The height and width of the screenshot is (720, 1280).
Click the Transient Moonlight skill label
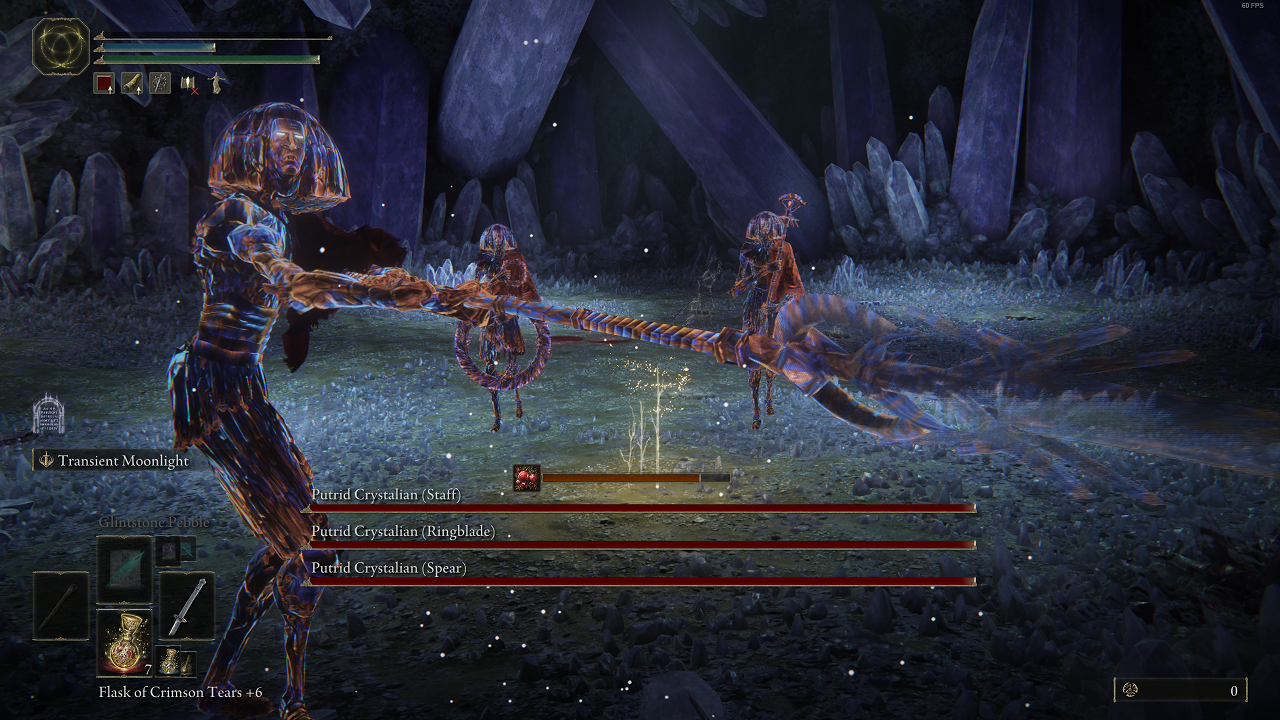(x=123, y=461)
